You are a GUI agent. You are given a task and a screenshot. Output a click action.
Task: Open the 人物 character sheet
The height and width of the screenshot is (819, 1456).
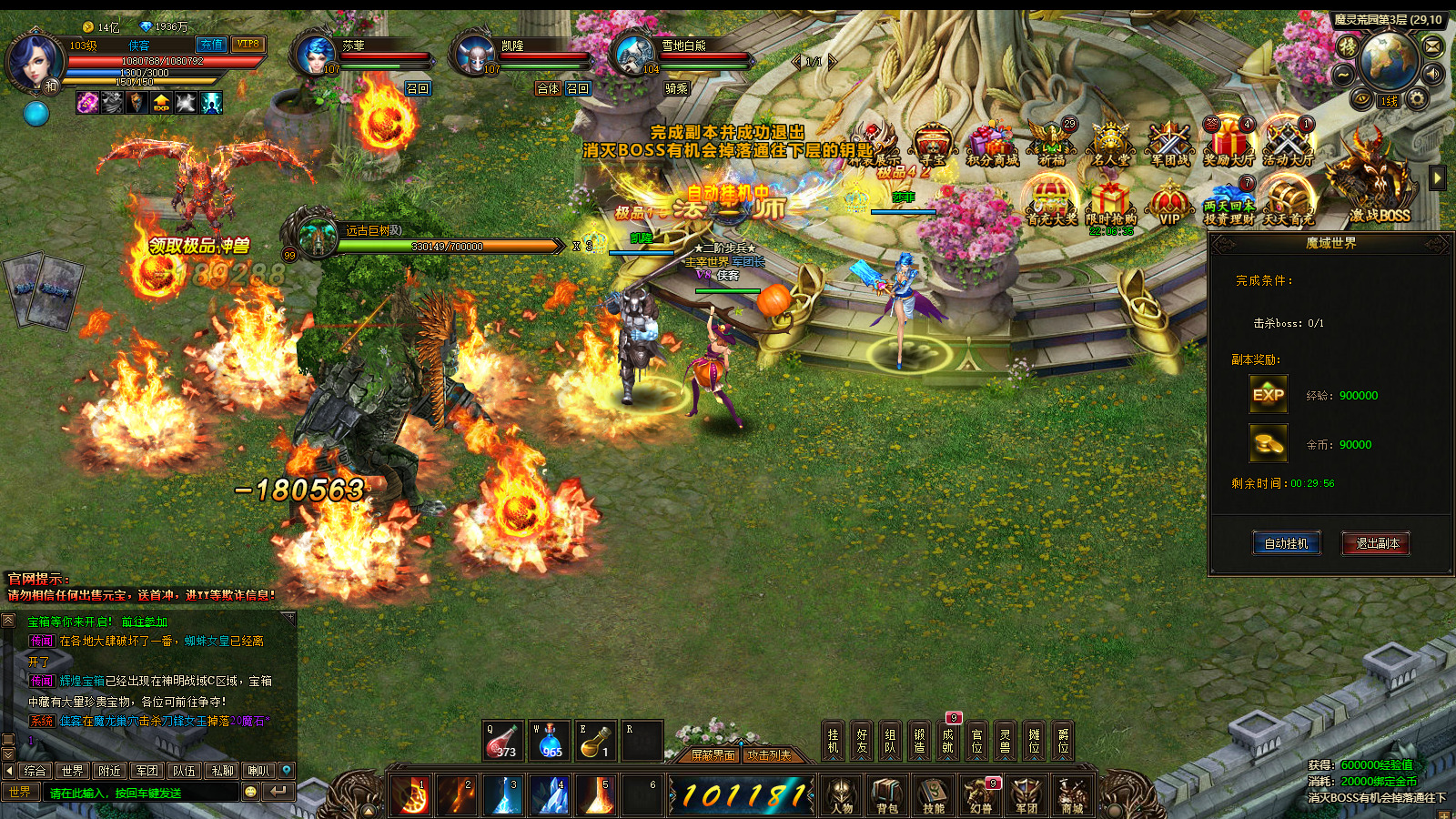pos(842,794)
